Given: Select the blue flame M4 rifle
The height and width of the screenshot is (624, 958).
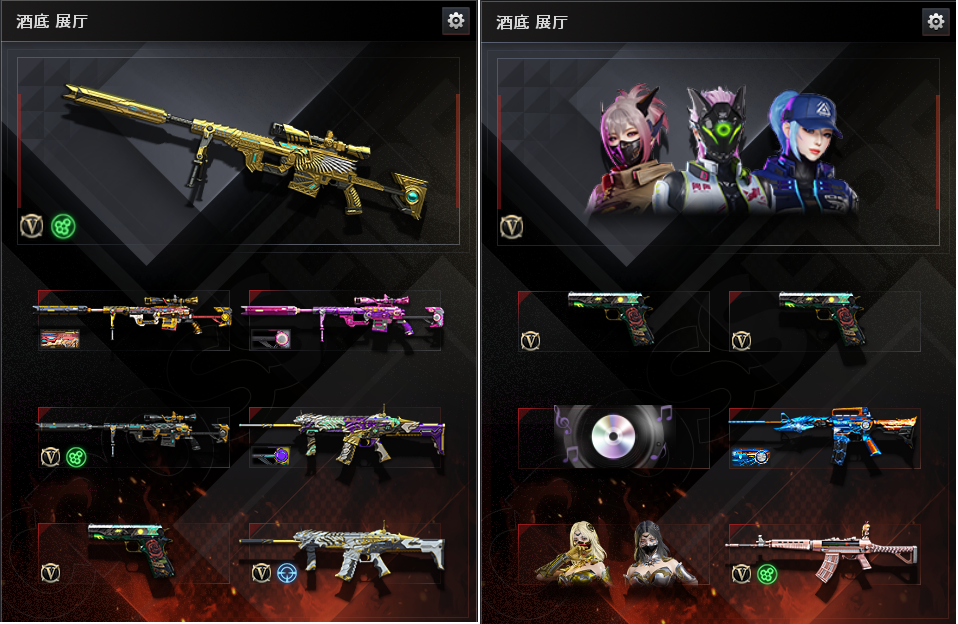Looking at the screenshot, I should (824, 437).
